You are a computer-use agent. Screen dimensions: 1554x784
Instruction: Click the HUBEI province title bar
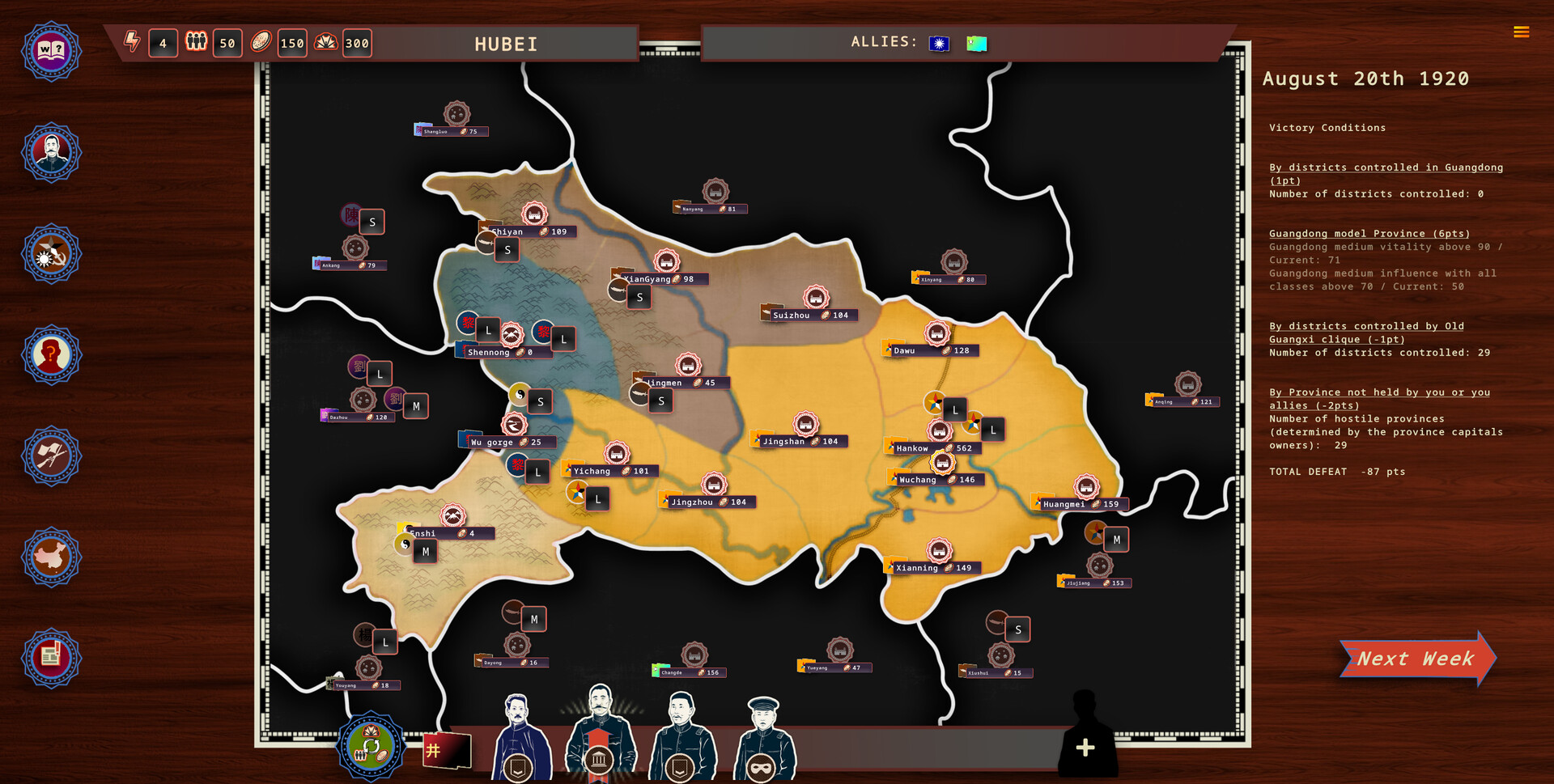tap(506, 44)
